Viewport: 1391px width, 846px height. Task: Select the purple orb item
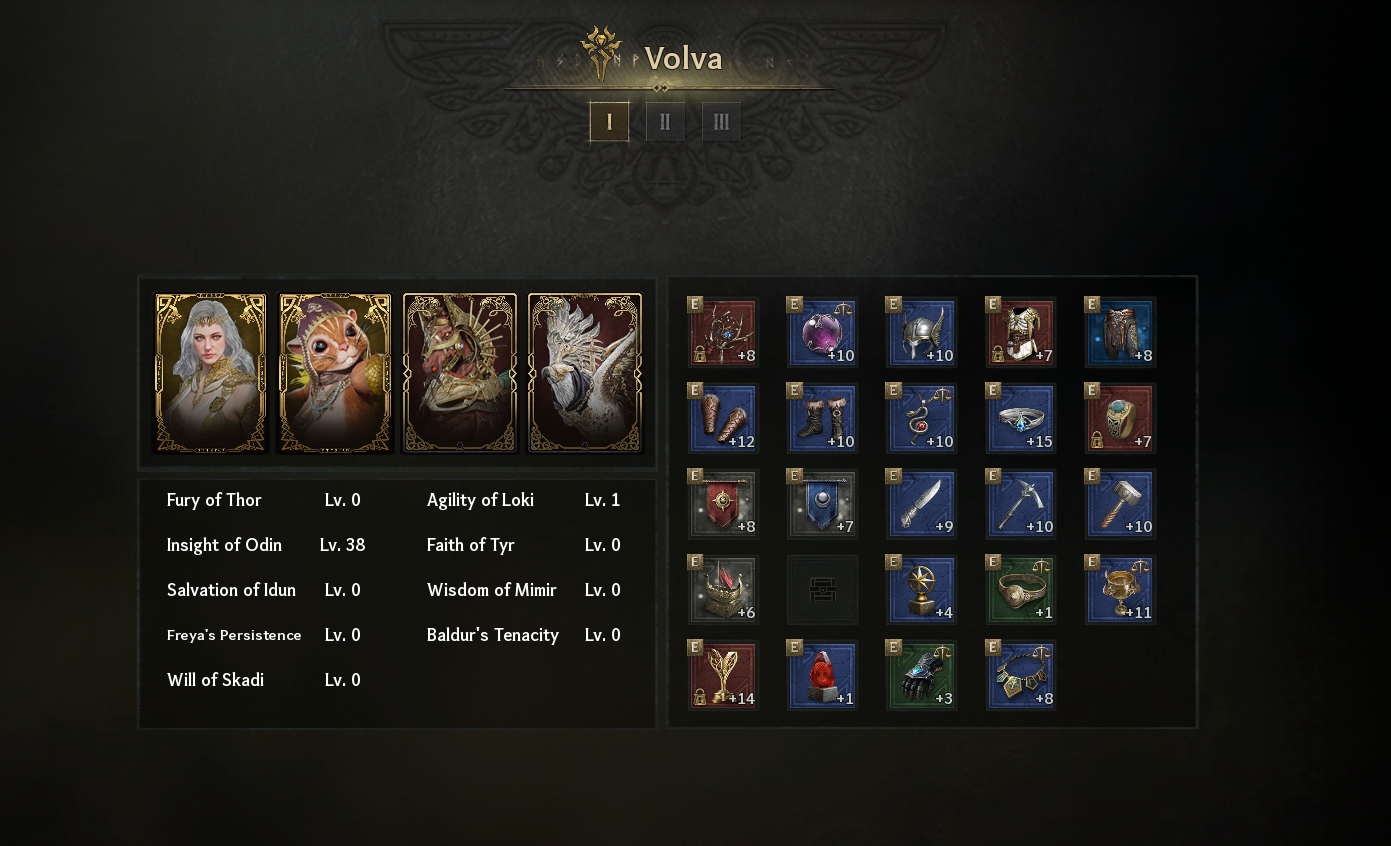(822, 332)
